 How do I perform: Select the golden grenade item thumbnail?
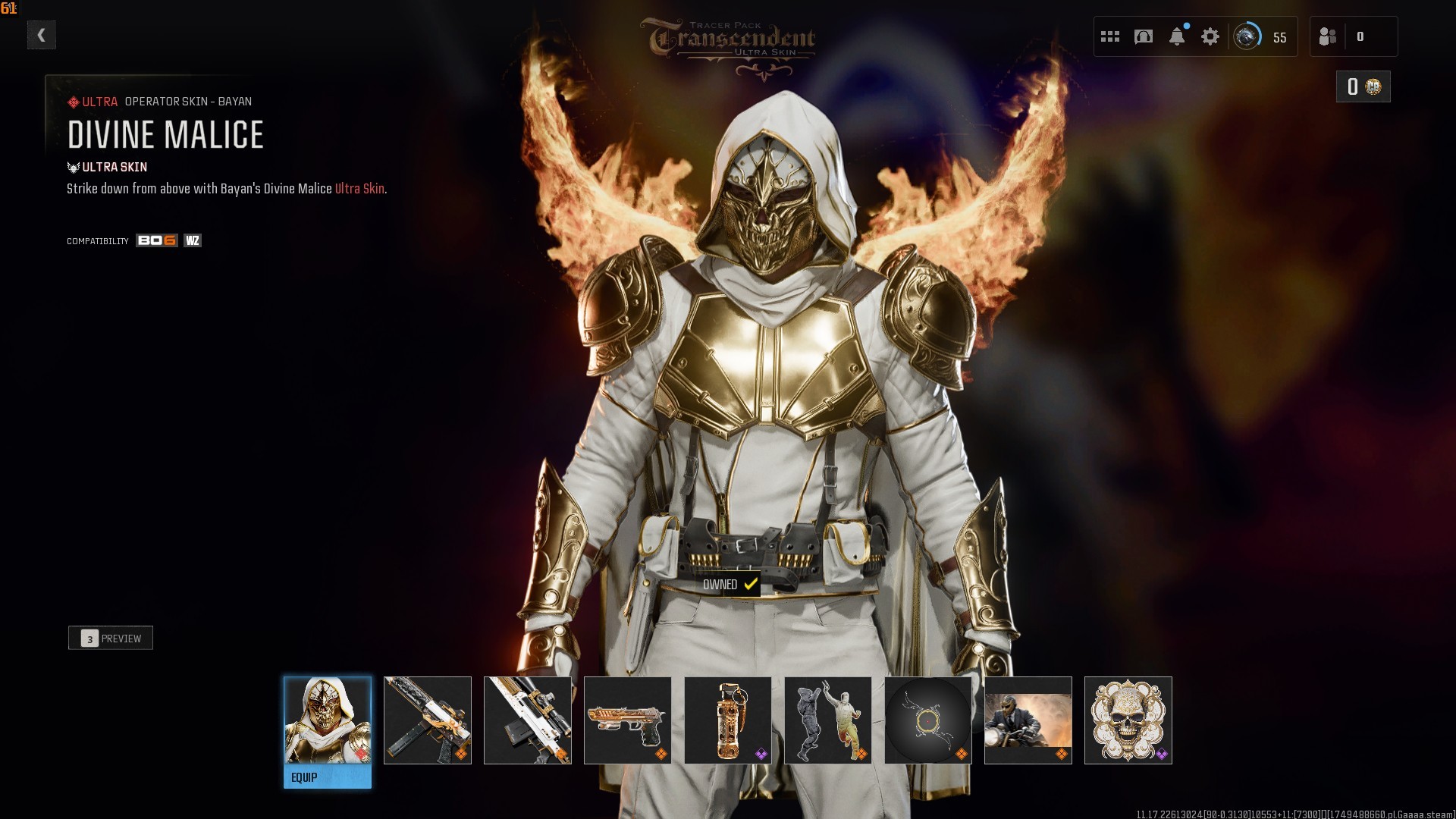pyautogui.click(x=728, y=720)
